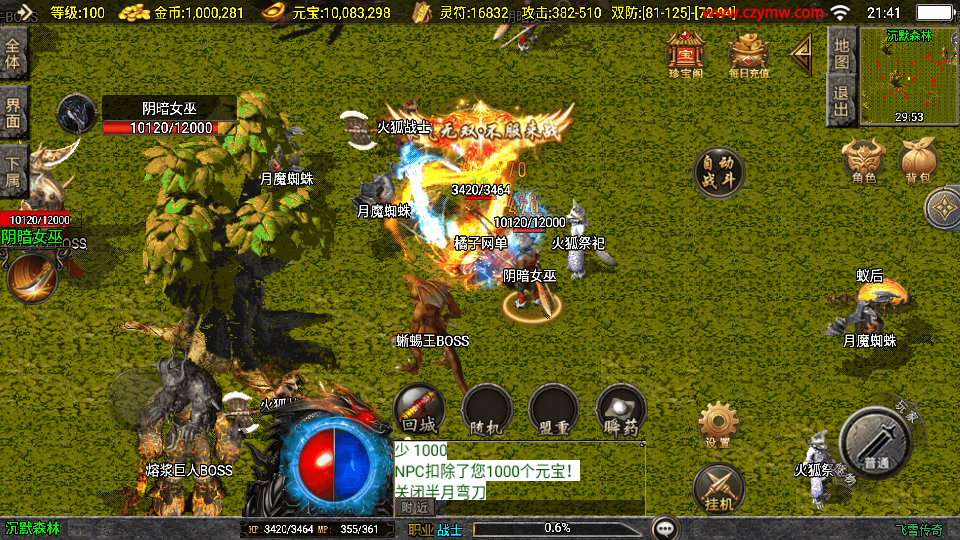960x540 pixels.
Task: Open the 地图 map button
Action: tap(842, 52)
